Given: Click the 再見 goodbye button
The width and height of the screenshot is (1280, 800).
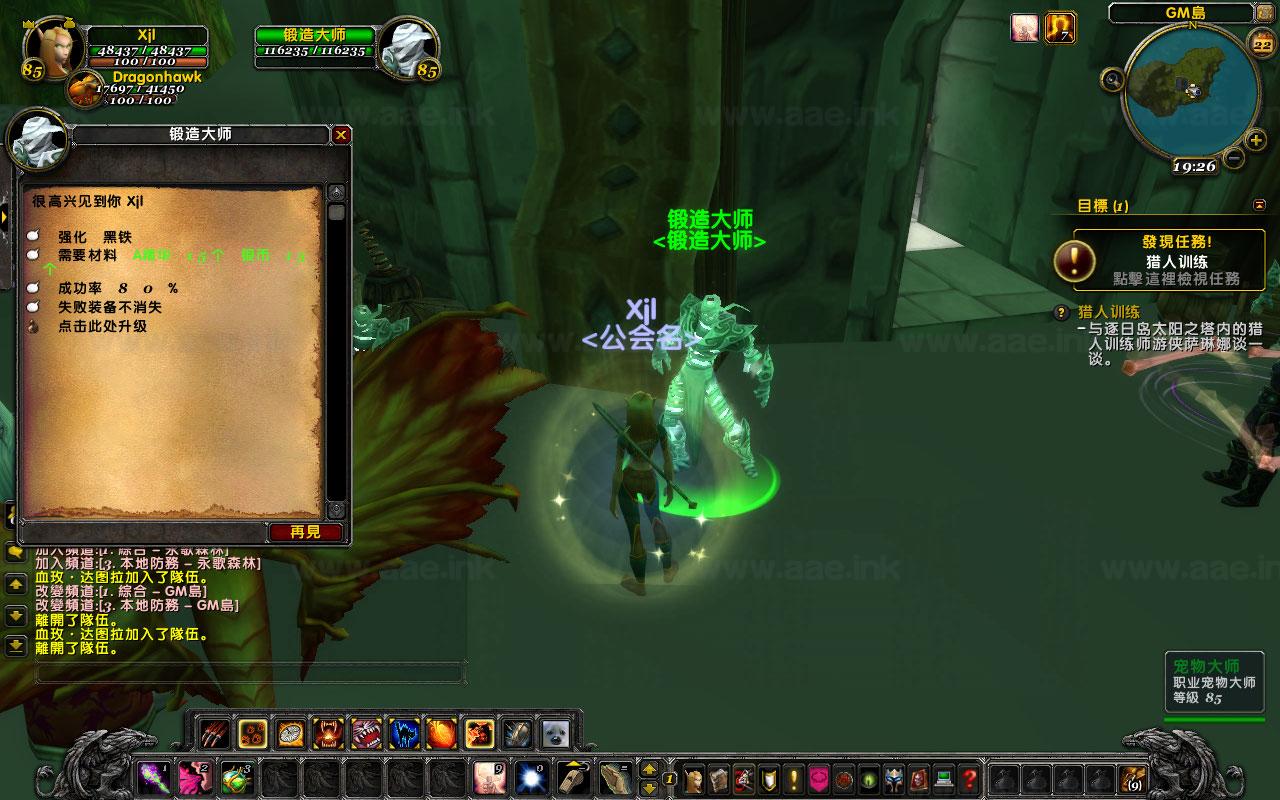Looking at the screenshot, I should (305, 532).
